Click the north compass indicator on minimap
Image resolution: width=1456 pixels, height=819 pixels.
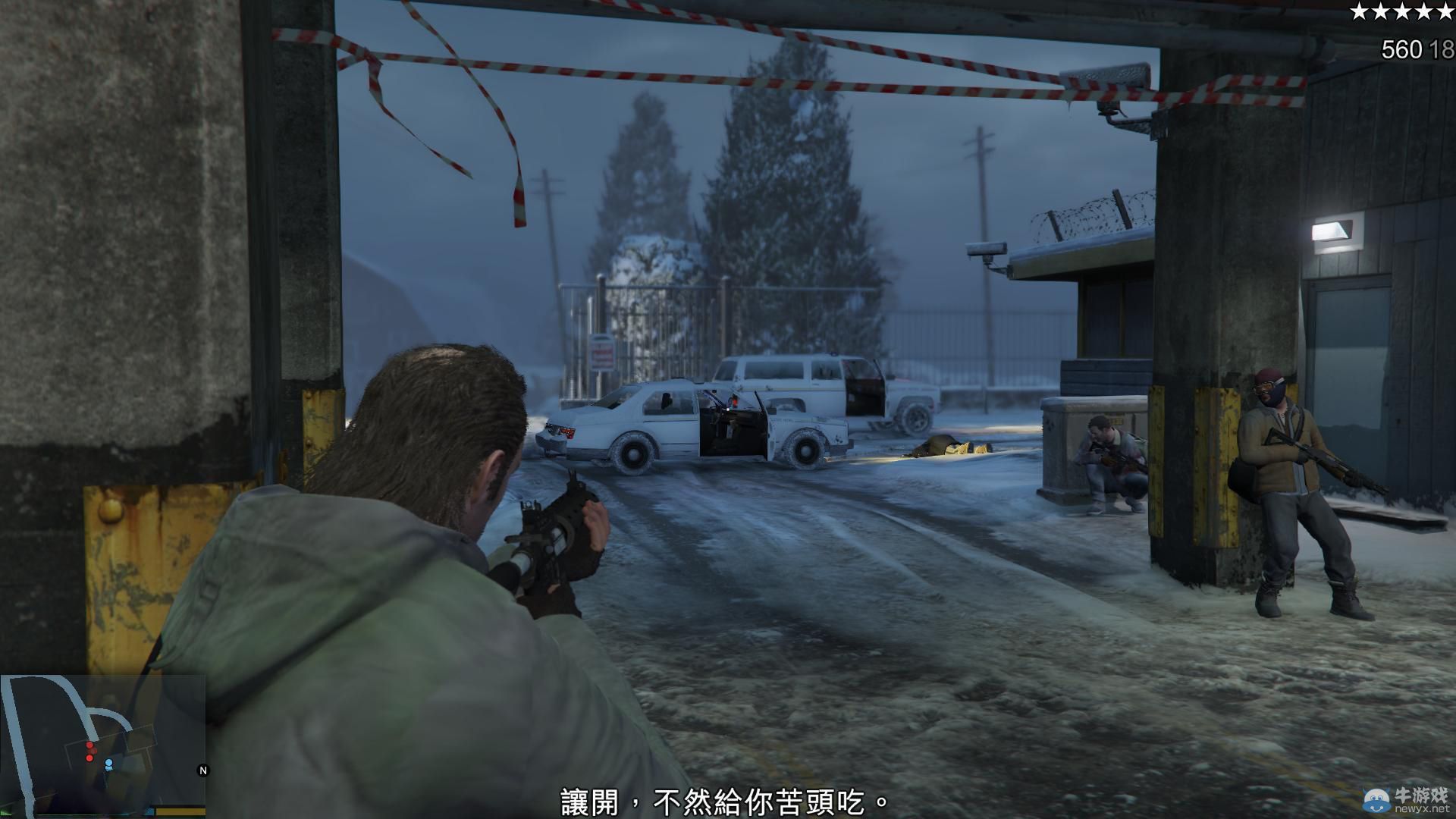202,770
